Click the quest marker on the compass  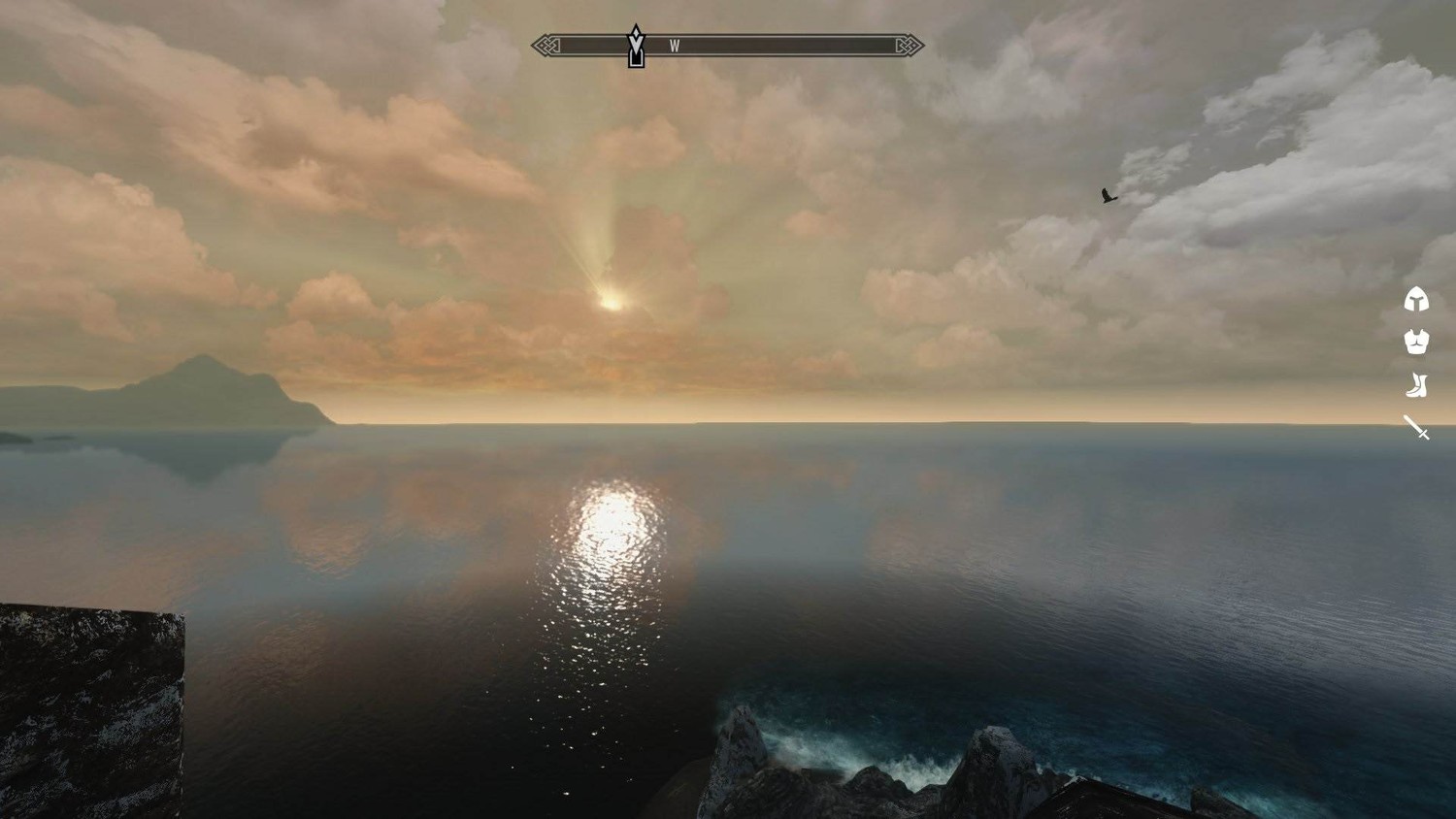[636, 47]
